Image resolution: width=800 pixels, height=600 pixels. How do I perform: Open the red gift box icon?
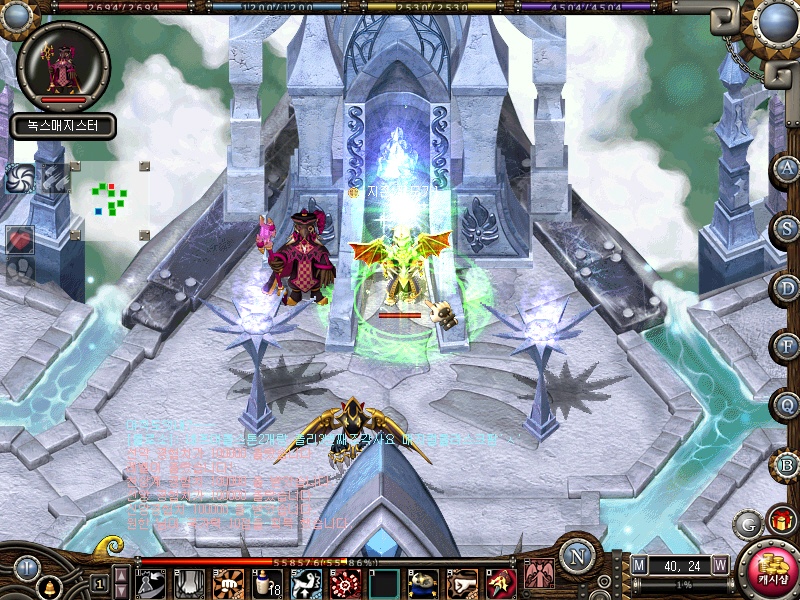pyautogui.click(x=780, y=520)
